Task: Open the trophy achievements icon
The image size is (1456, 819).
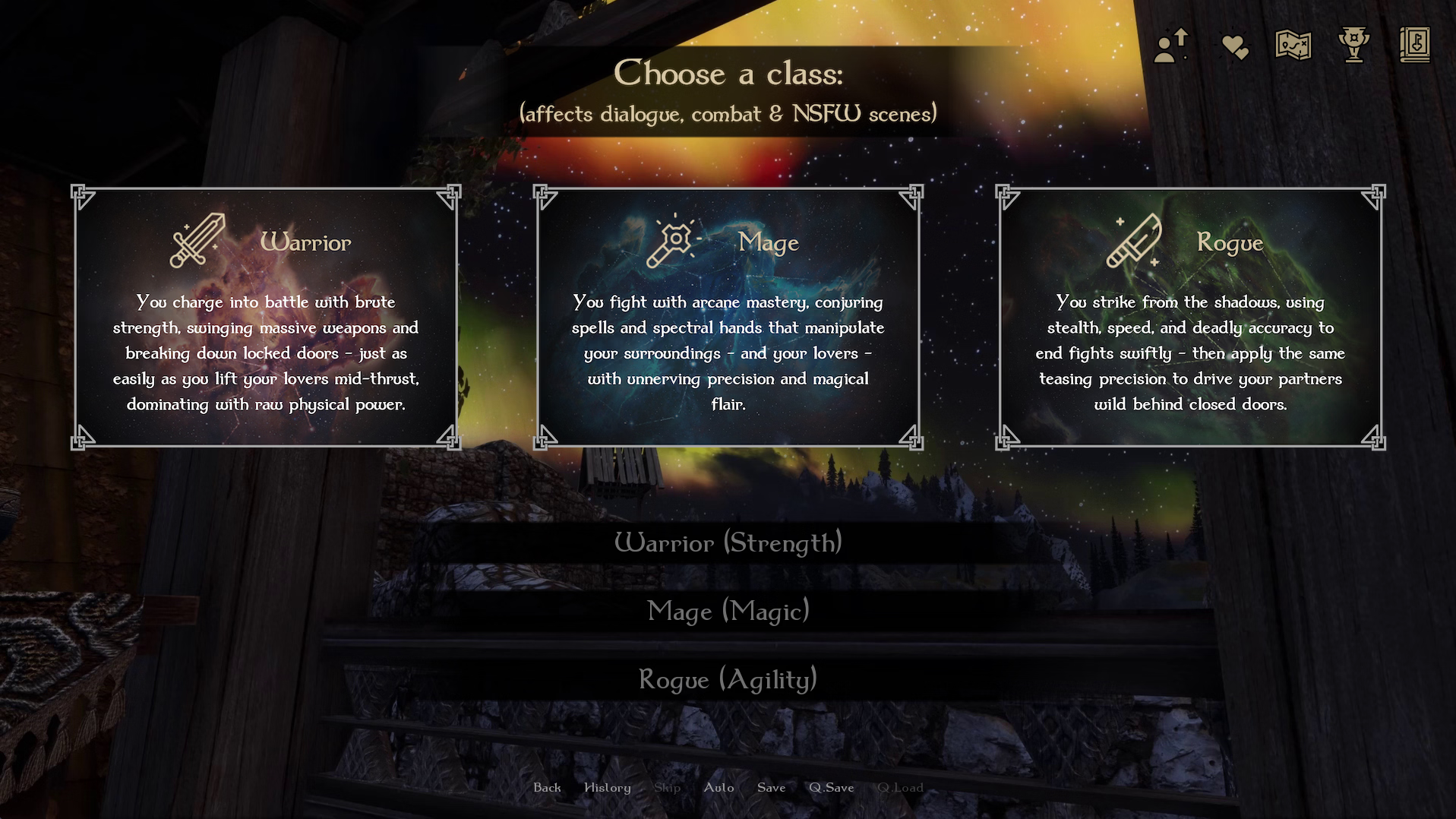Action: point(1353,45)
